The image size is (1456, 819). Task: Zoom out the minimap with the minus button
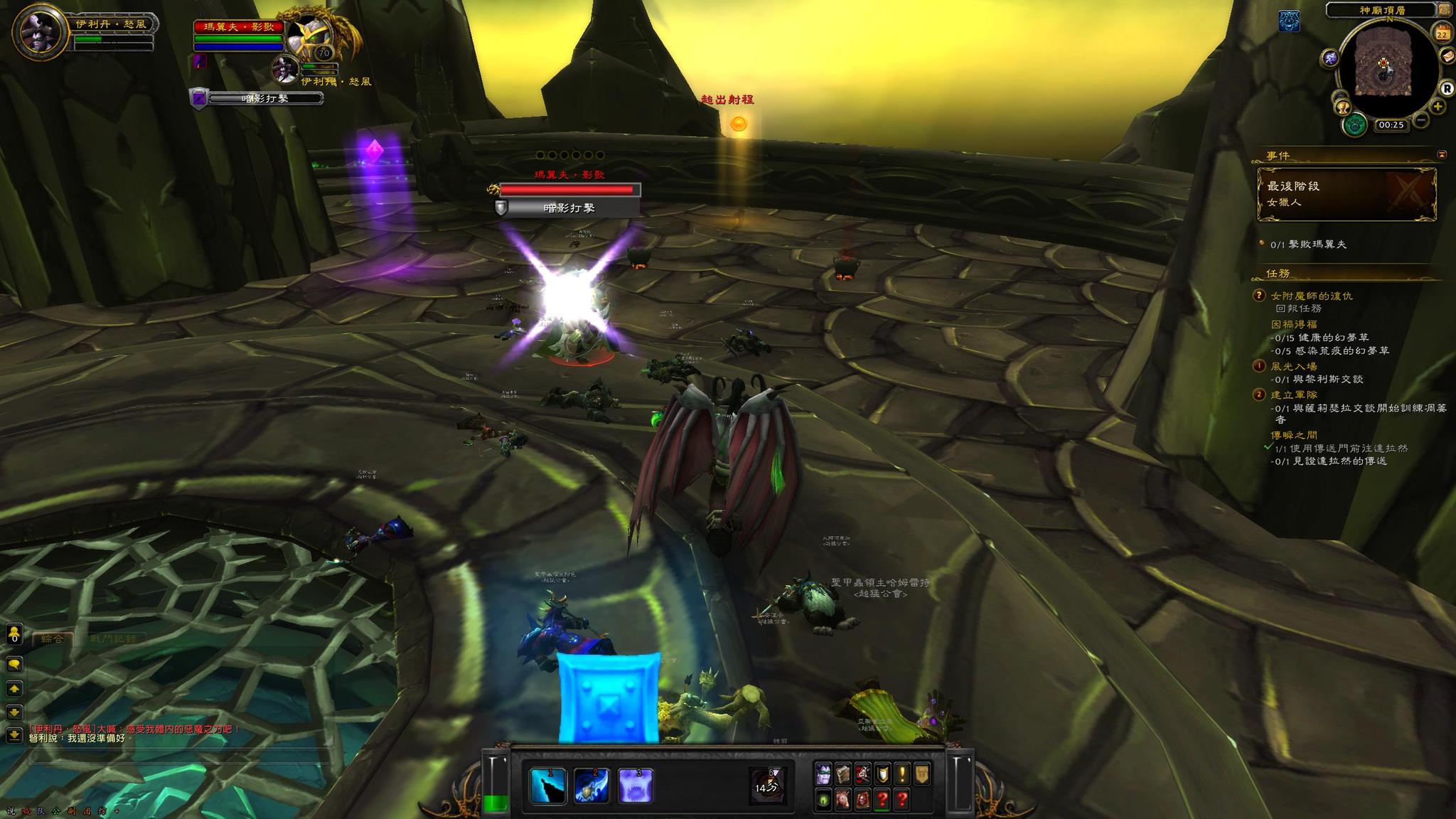click(x=1421, y=120)
